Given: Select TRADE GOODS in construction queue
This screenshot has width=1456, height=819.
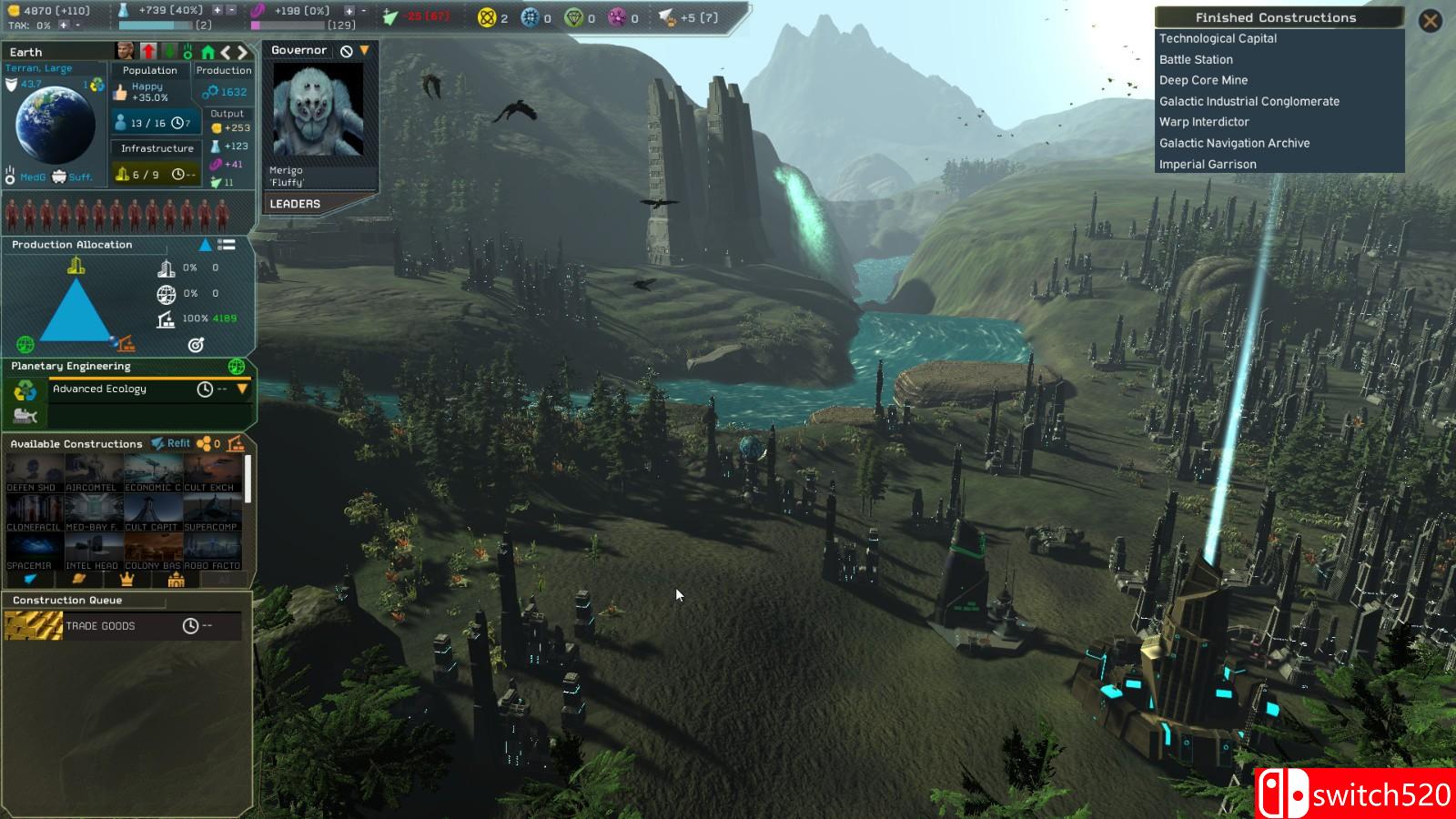Looking at the screenshot, I should point(100,626).
